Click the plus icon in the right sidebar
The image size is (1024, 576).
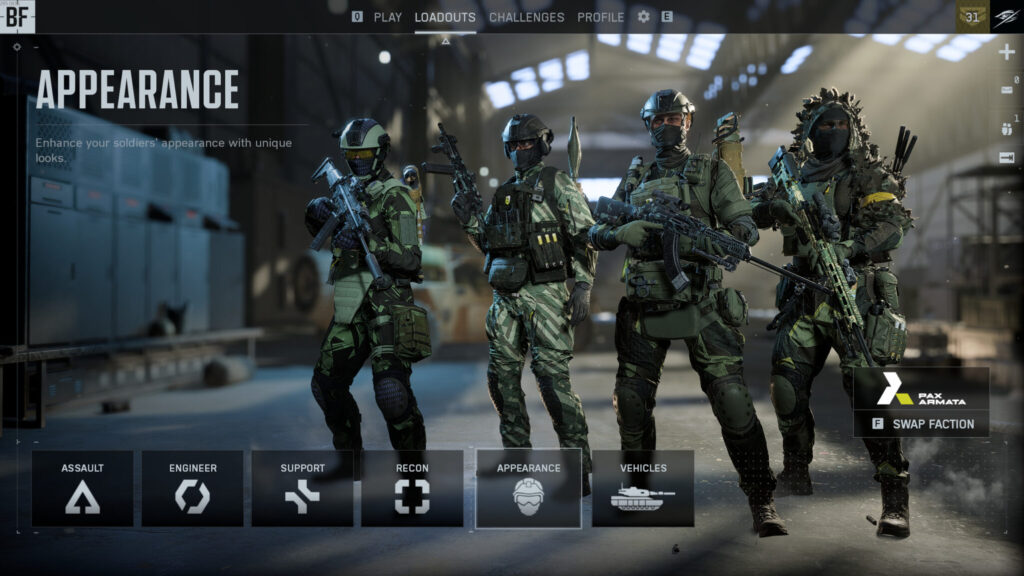[1006, 52]
